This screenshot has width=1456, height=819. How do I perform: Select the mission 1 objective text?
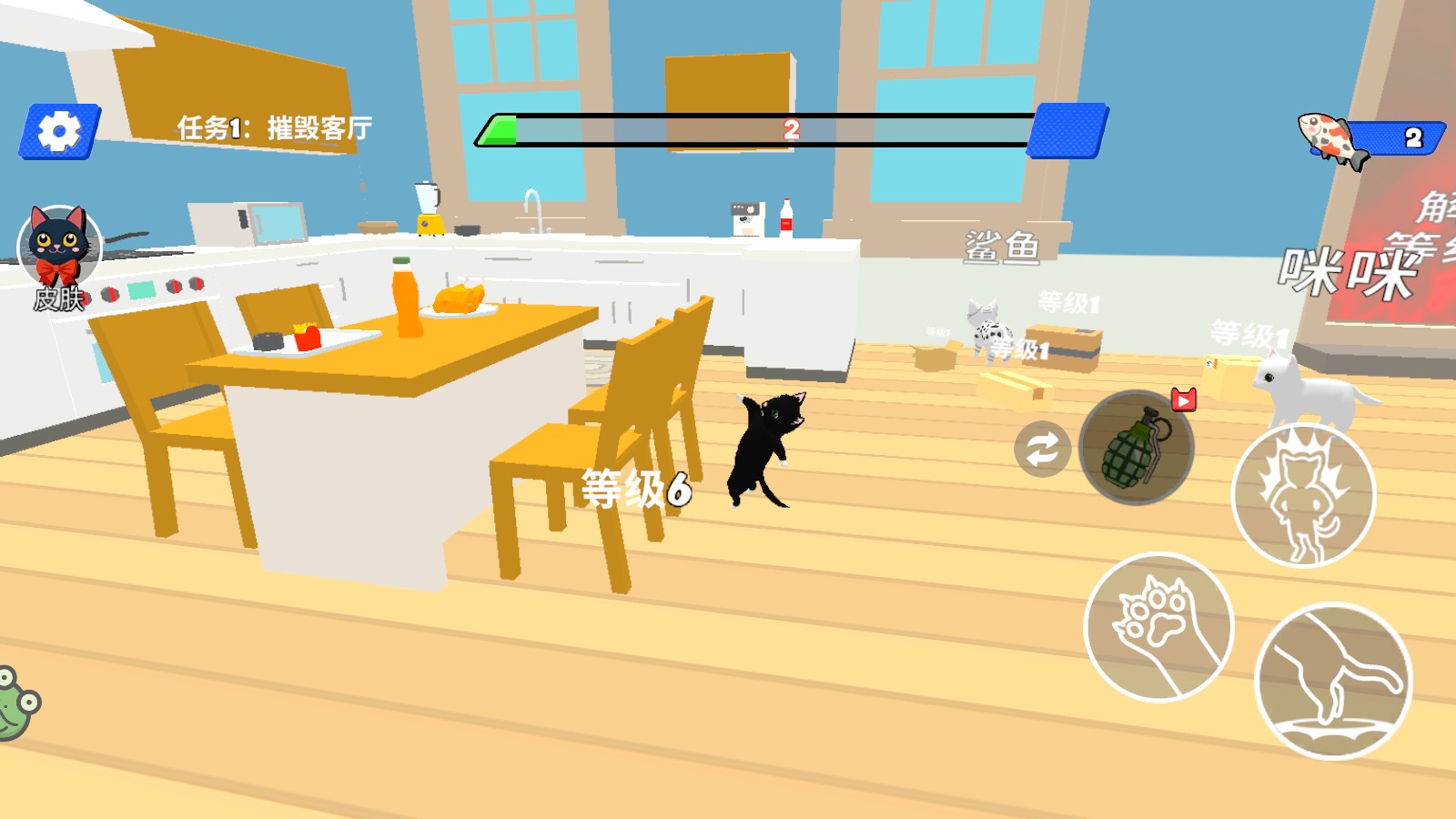coord(274,128)
